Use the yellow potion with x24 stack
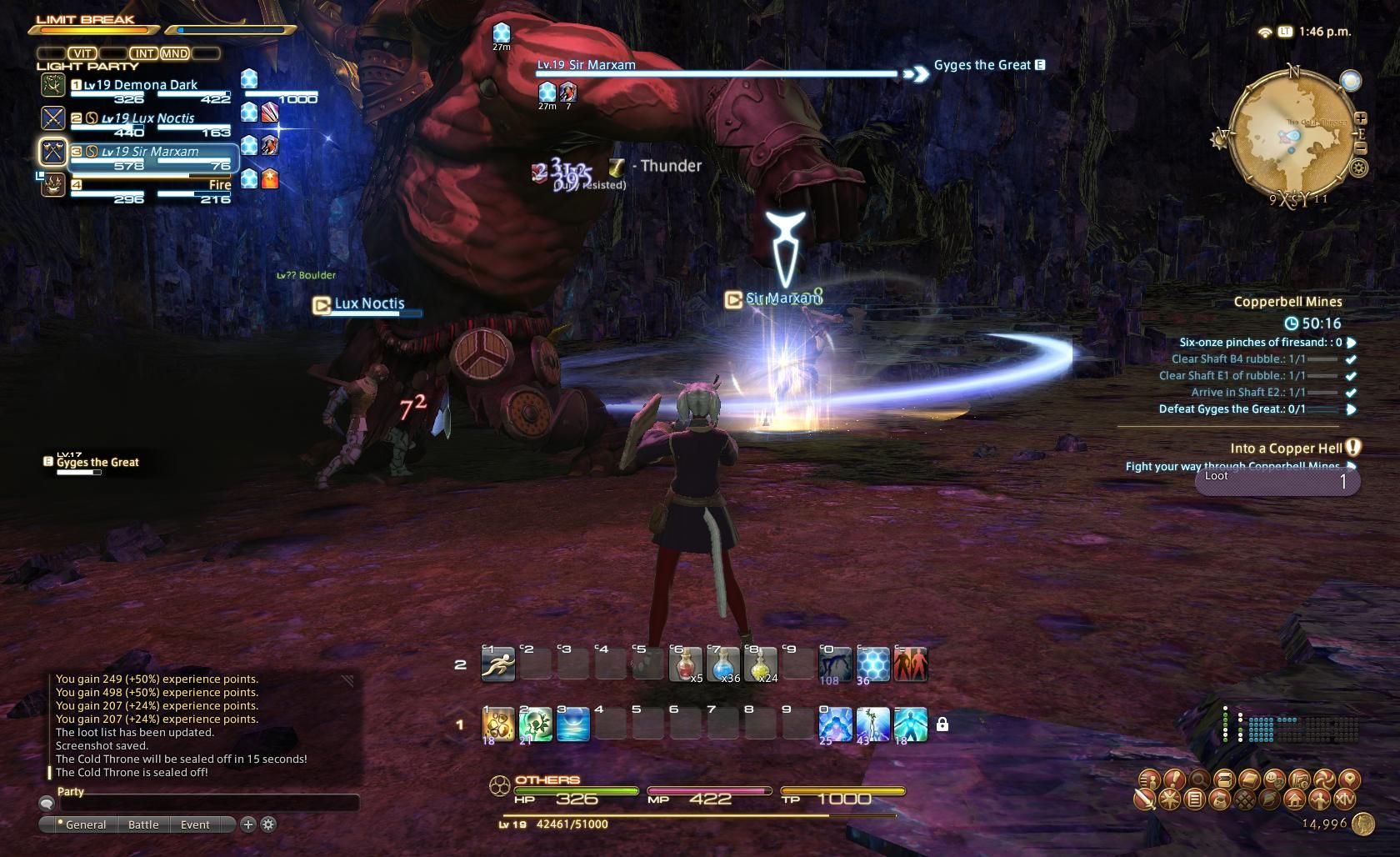 click(x=760, y=665)
